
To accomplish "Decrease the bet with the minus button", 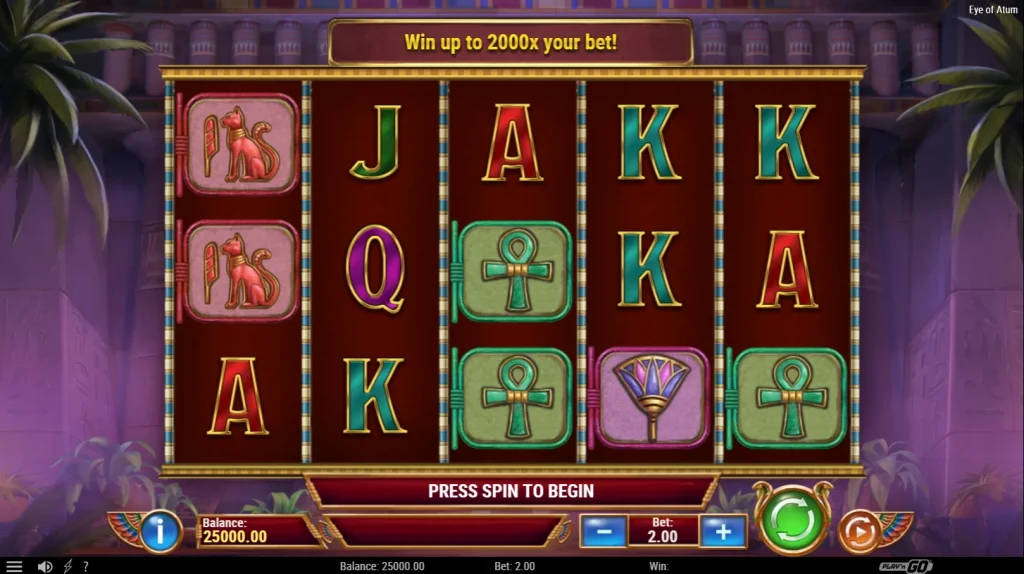I will (603, 531).
